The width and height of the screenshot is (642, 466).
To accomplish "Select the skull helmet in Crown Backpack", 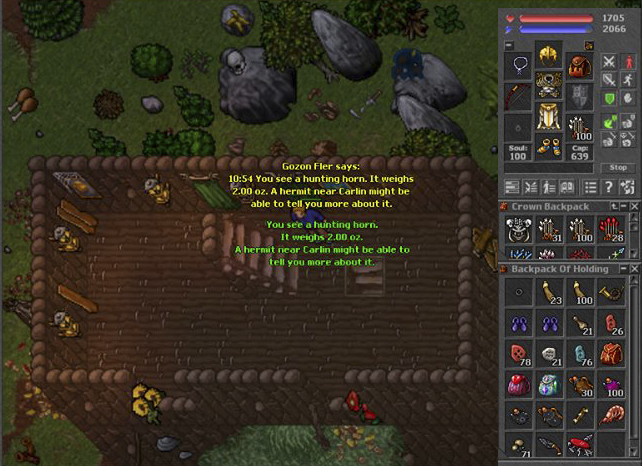I will pos(517,230).
